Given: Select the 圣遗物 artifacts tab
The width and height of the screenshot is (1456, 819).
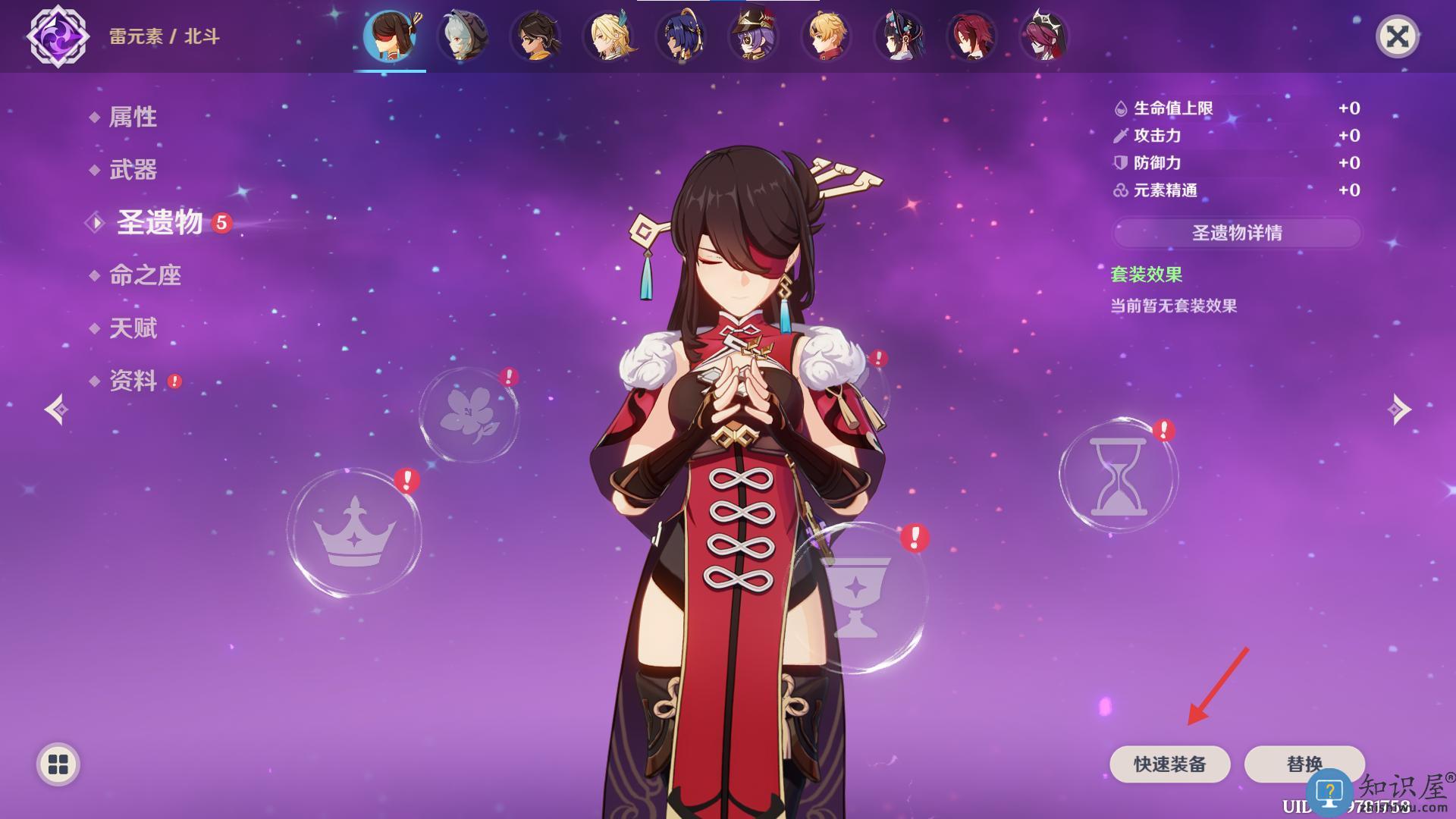Looking at the screenshot, I should (159, 222).
